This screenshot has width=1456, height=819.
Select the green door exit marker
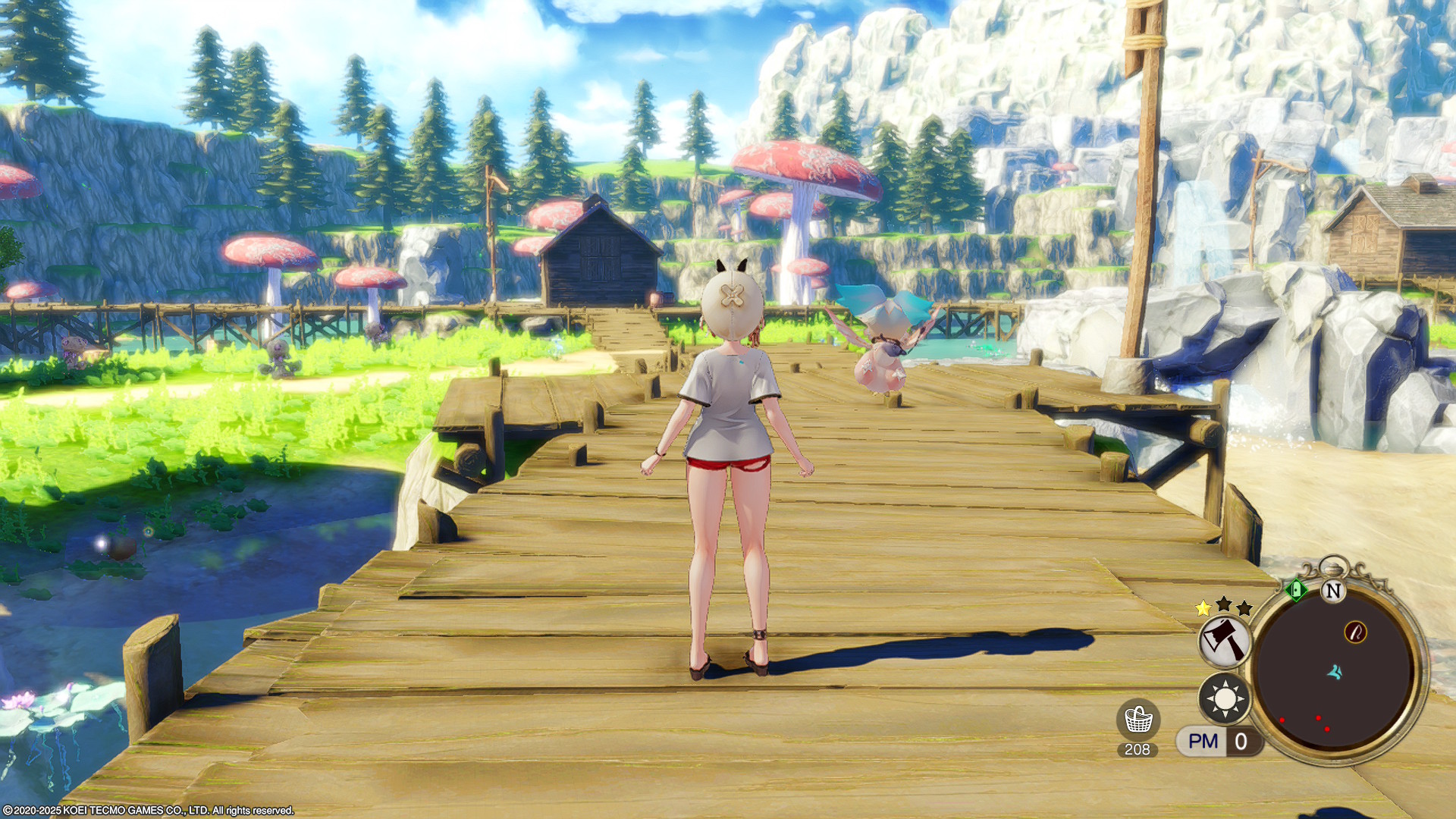coord(1295,589)
